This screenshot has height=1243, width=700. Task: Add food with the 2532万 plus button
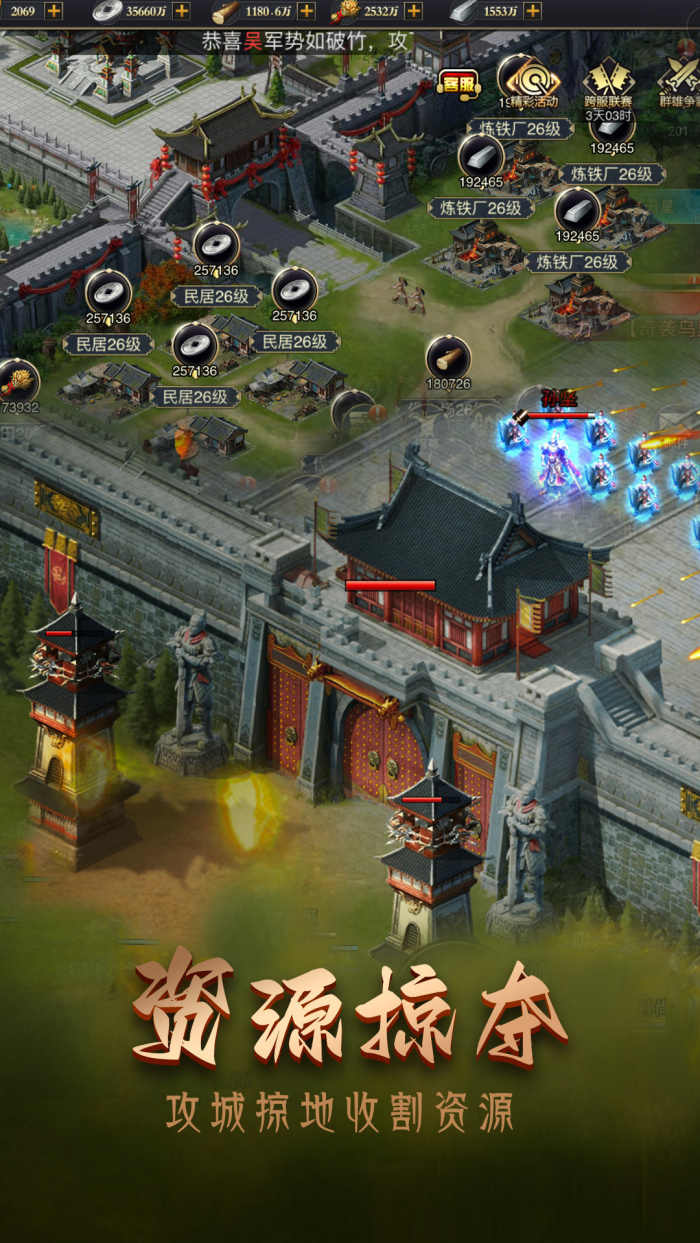point(412,11)
